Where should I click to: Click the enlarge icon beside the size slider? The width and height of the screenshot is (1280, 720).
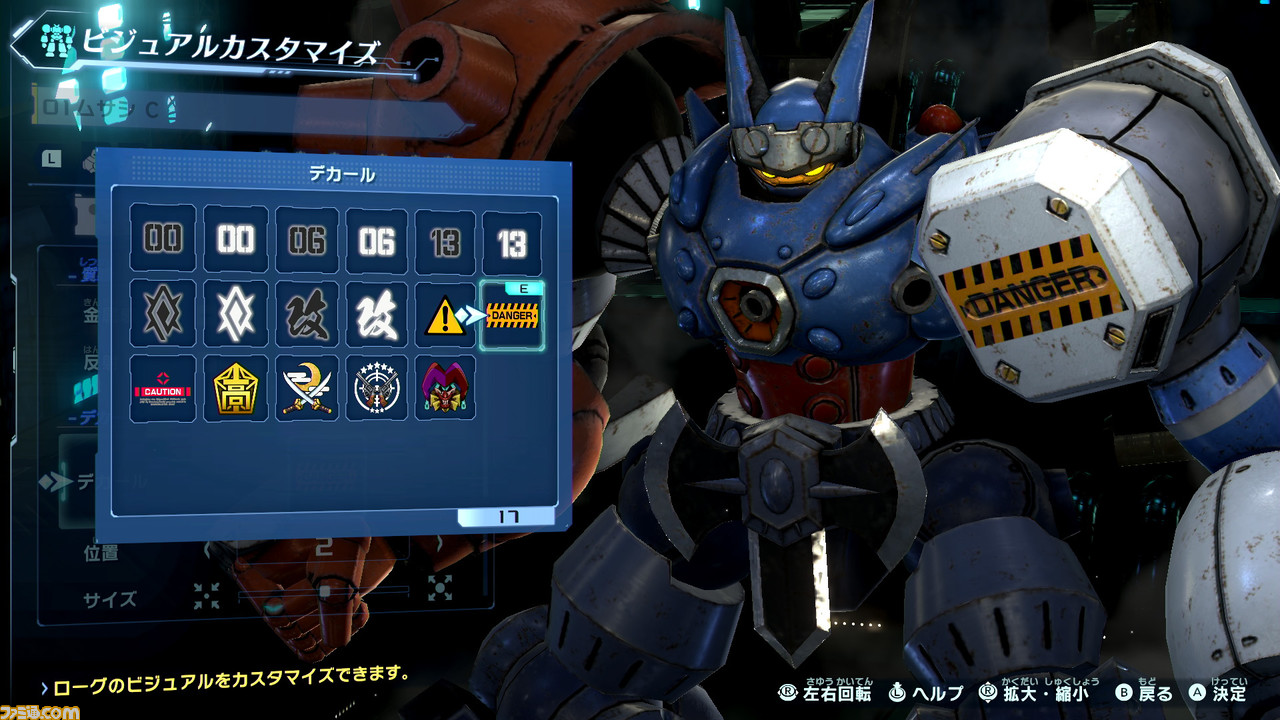pyautogui.click(x=441, y=586)
